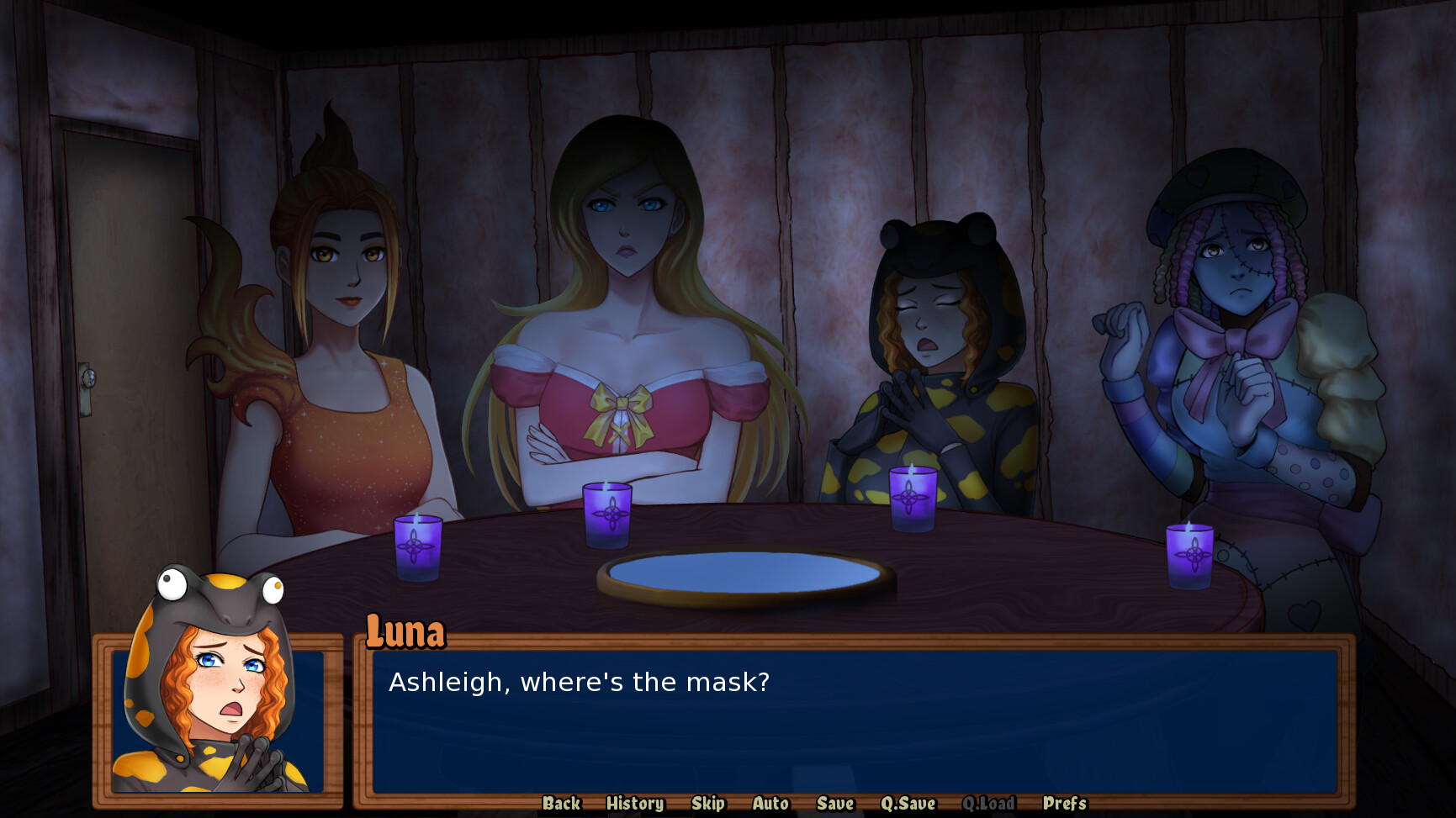Click Q.Load to restore quicksave
This screenshot has height=818, width=1456.
[x=989, y=804]
